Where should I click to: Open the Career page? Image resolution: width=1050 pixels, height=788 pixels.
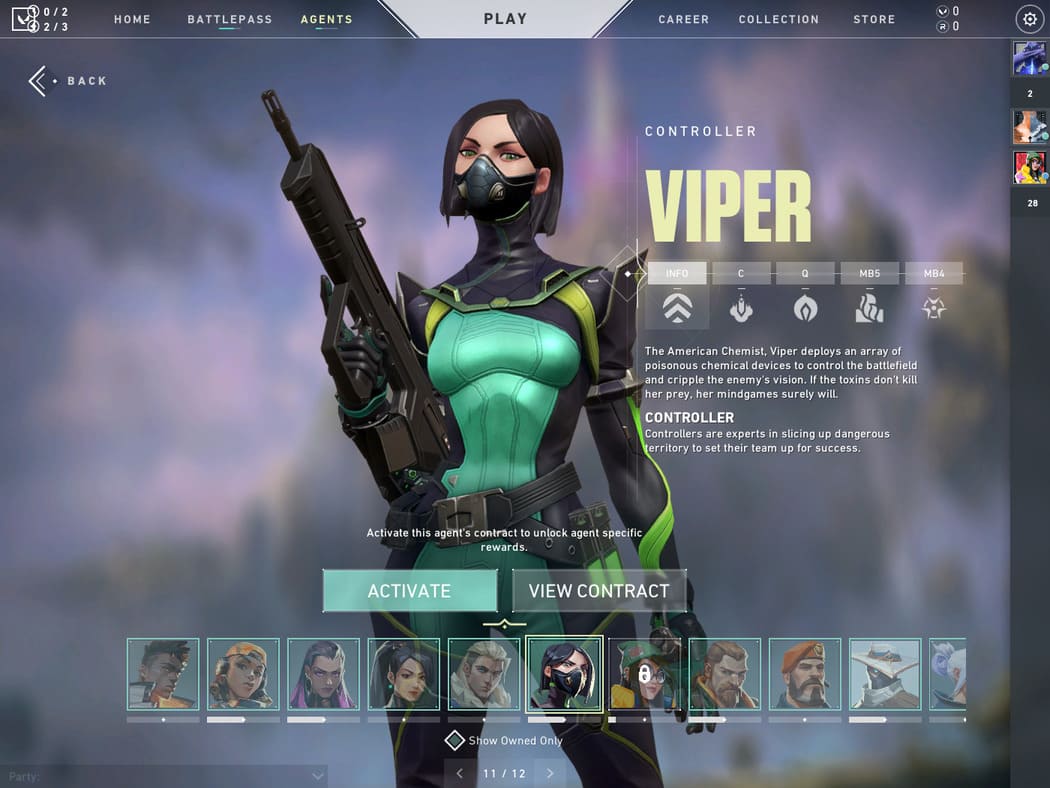(684, 19)
